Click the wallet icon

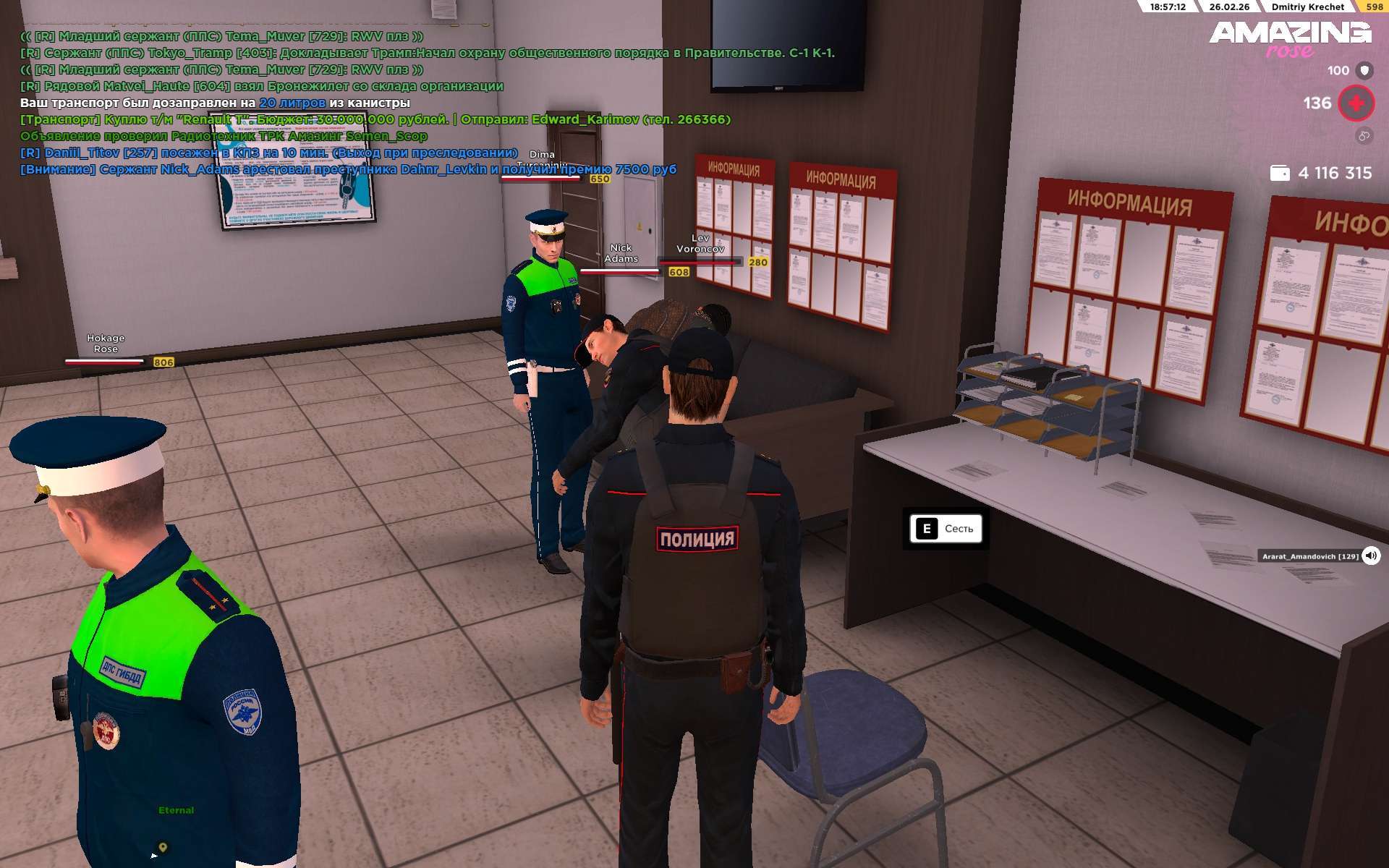point(1280,174)
